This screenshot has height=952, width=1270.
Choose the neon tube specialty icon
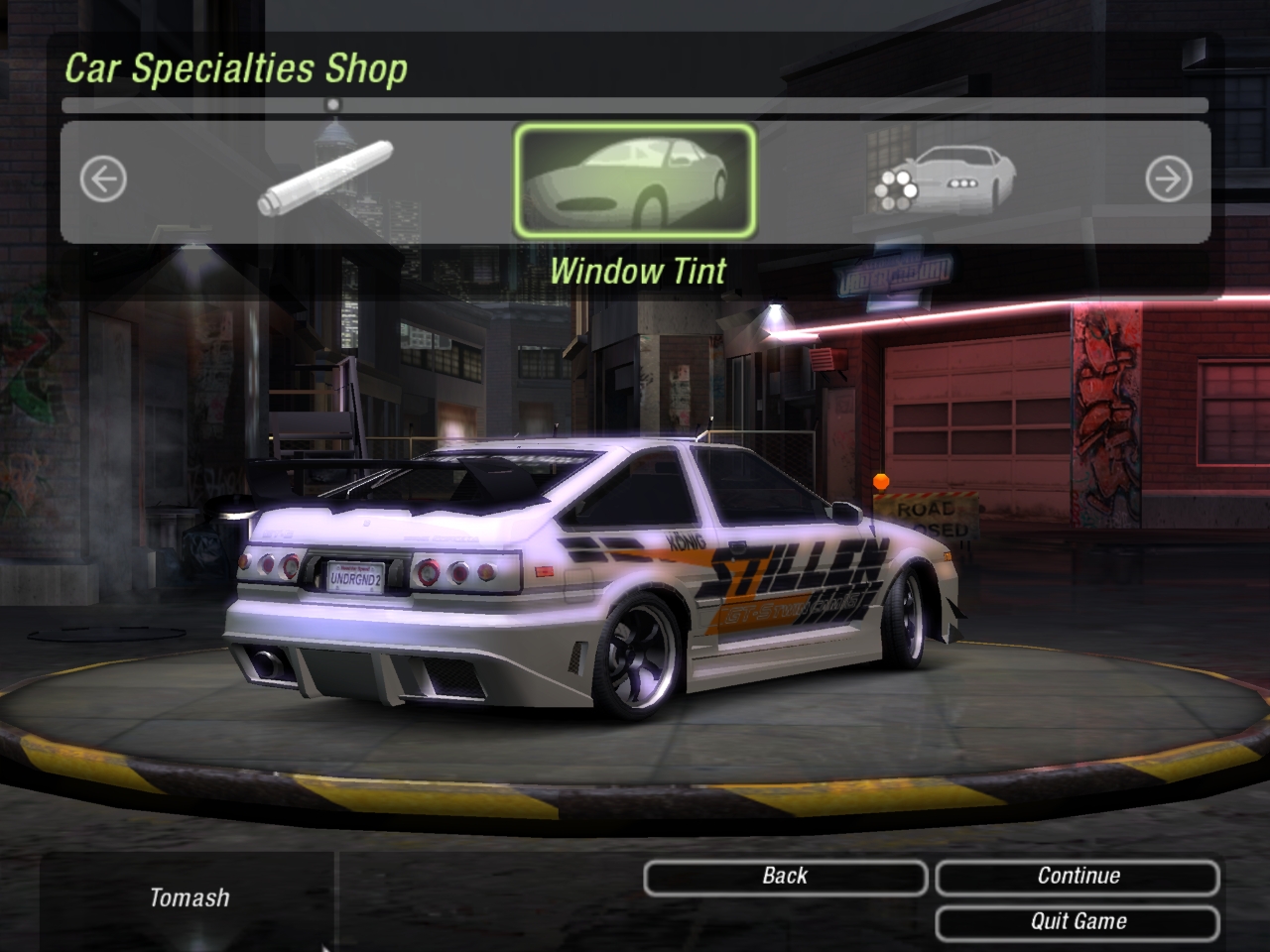coord(325,178)
